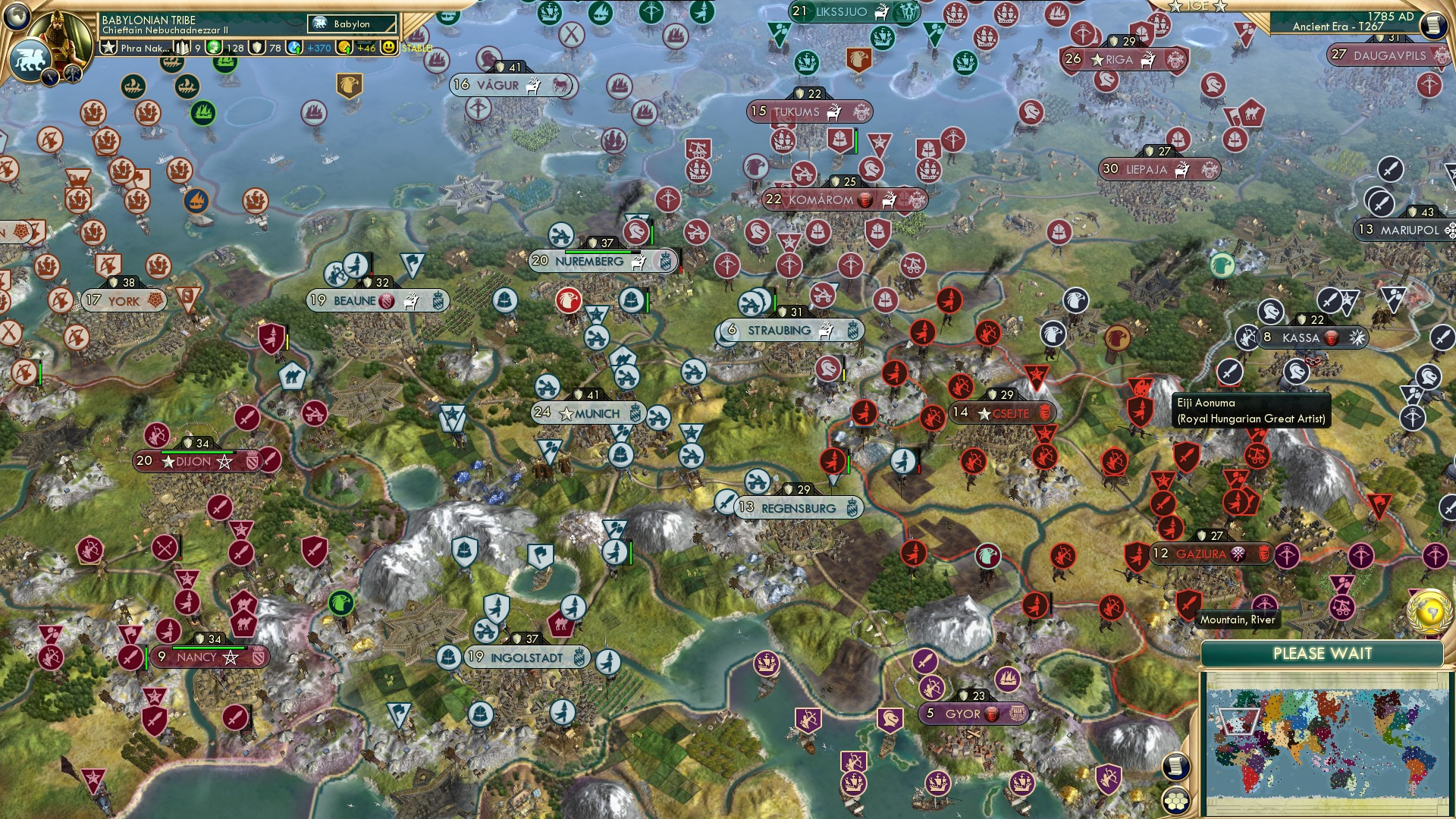Click the happiness smiley face icon

coord(387,49)
